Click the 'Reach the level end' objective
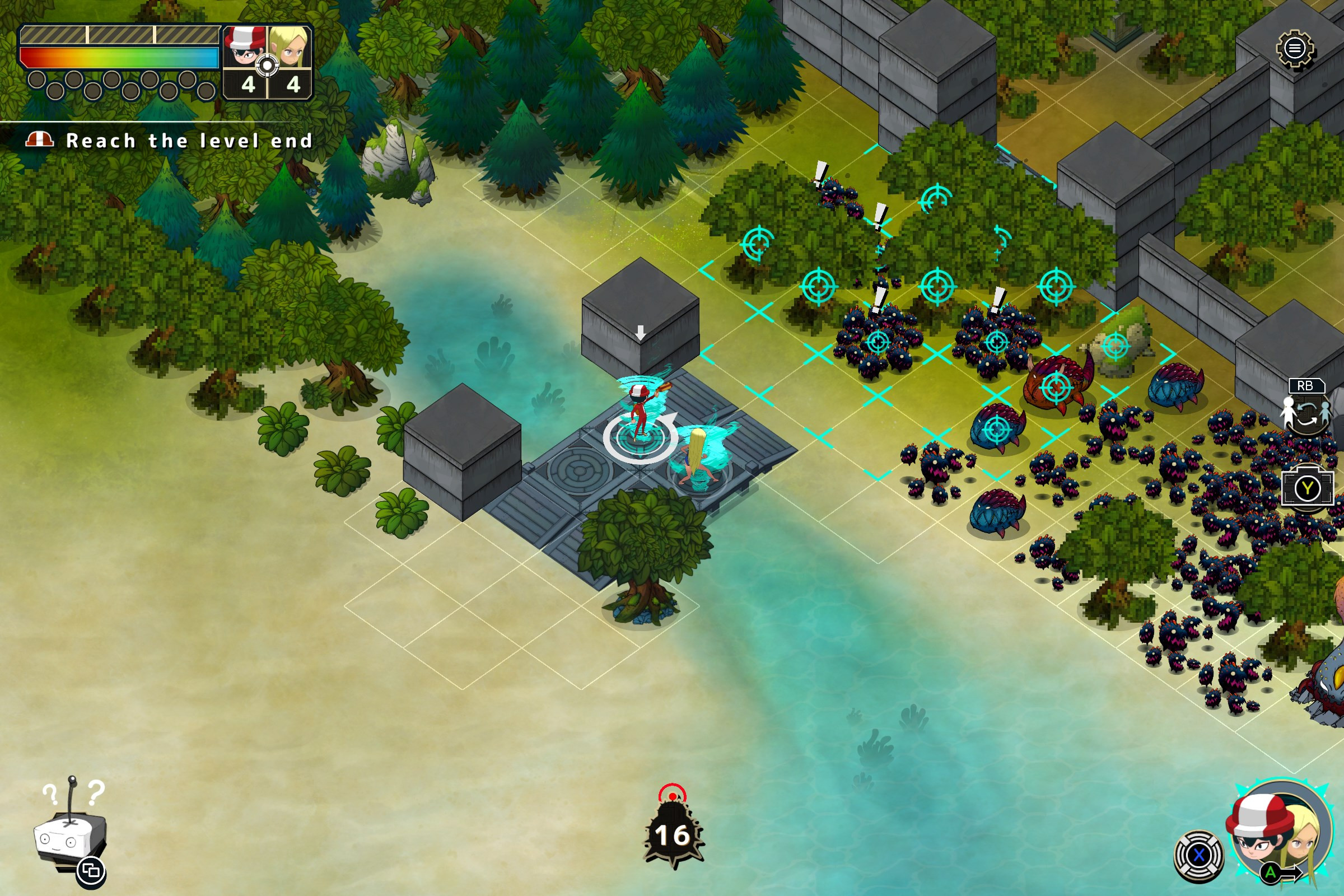 (x=189, y=141)
